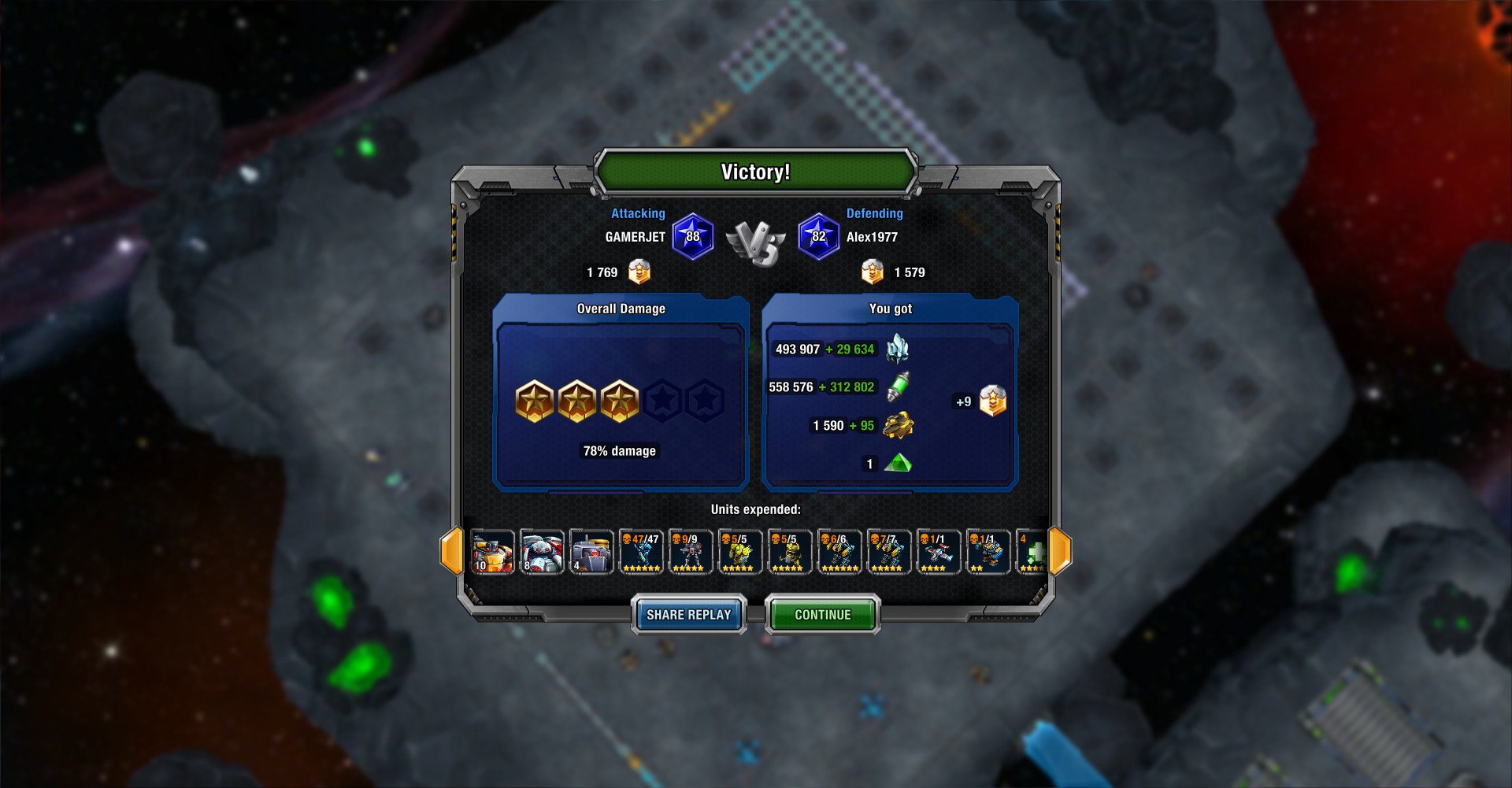The width and height of the screenshot is (1512, 788).
Task: Expand units list using right orange arrow
Action: (1061, 551)
